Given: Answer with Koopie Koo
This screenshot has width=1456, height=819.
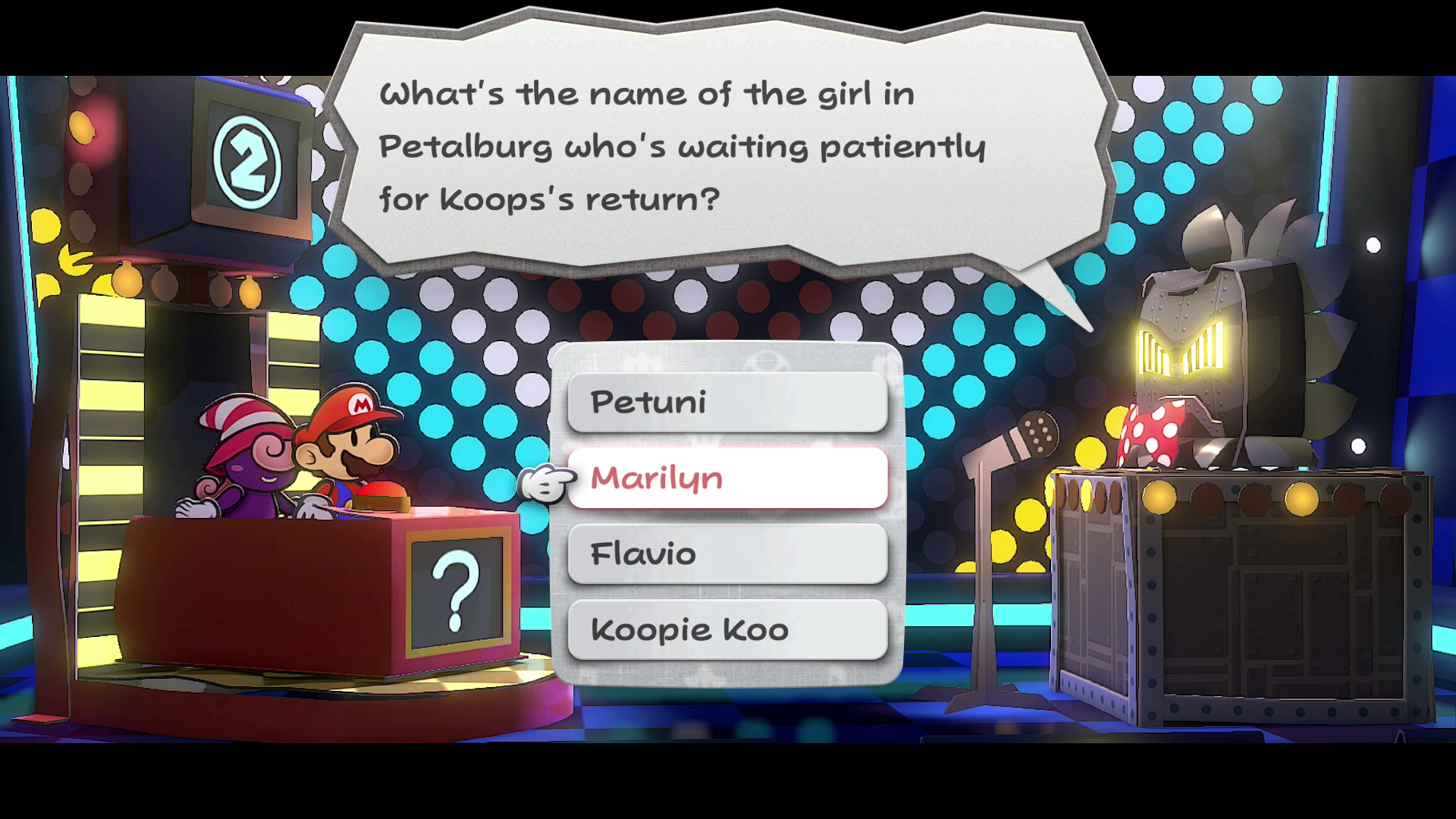Looking at the screenshot, I should pyautogui.click(x=726, y=629).
